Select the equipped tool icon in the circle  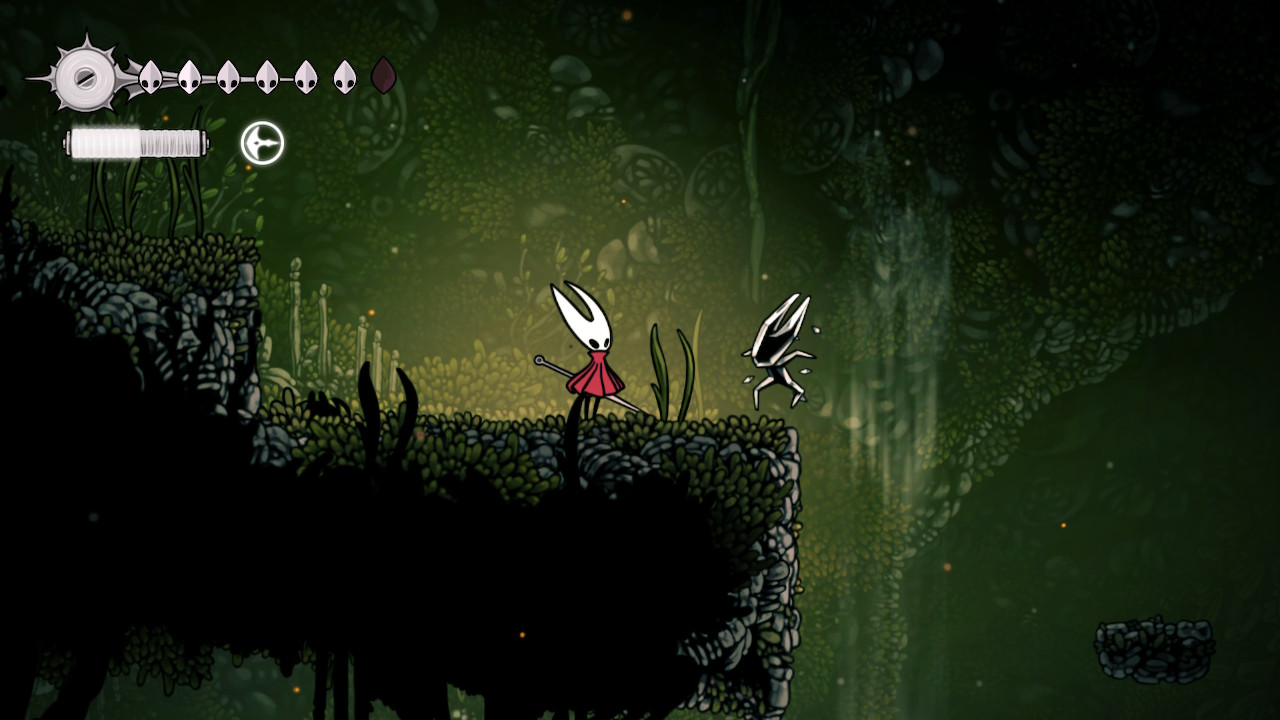(262, 143)
